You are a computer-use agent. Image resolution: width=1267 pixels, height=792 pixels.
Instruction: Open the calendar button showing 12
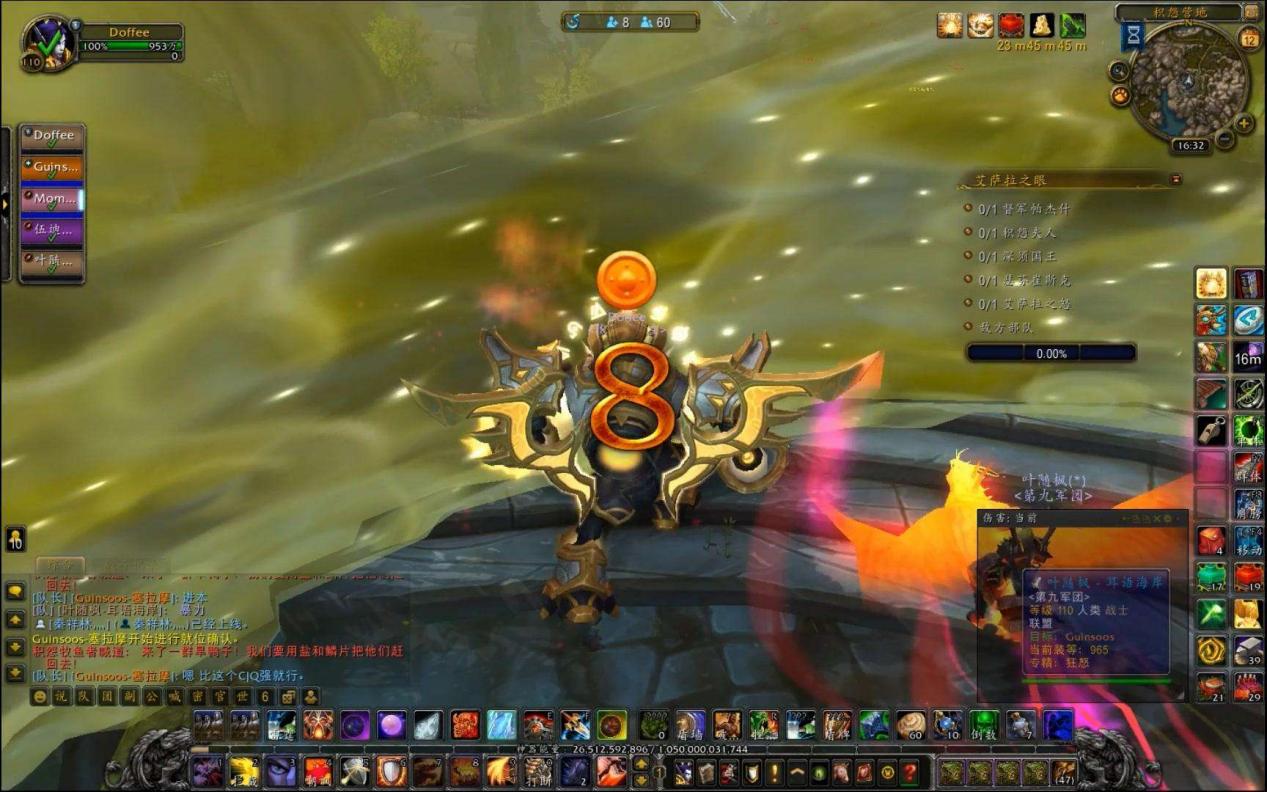click(x=1249, y=39)
